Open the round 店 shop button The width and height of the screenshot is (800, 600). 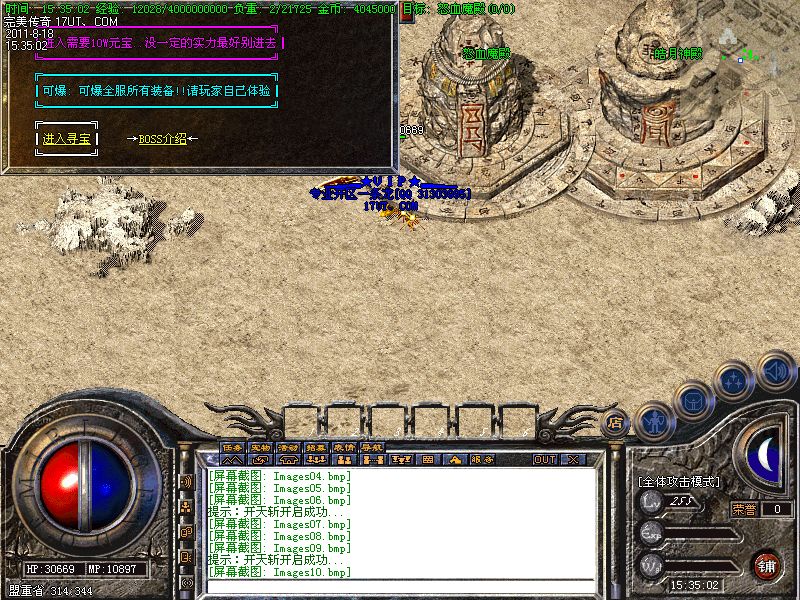[x=616, y=421]
